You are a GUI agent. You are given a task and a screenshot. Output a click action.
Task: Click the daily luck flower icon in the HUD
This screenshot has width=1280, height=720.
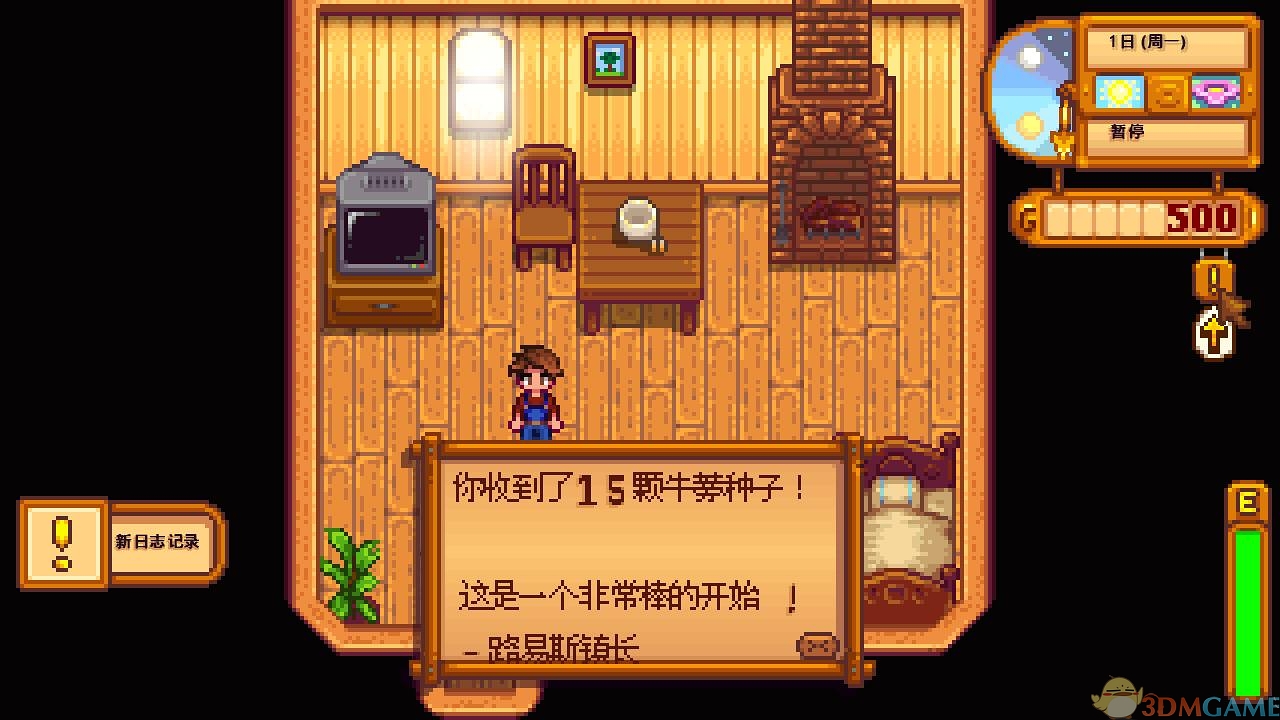tap(1215, 92)
